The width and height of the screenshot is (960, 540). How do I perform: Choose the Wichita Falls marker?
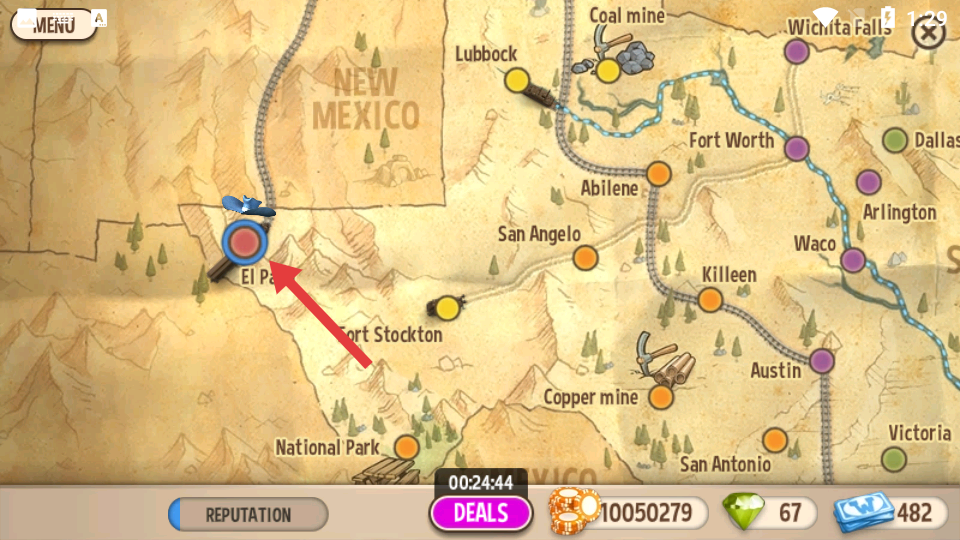[x=796, y=50]
